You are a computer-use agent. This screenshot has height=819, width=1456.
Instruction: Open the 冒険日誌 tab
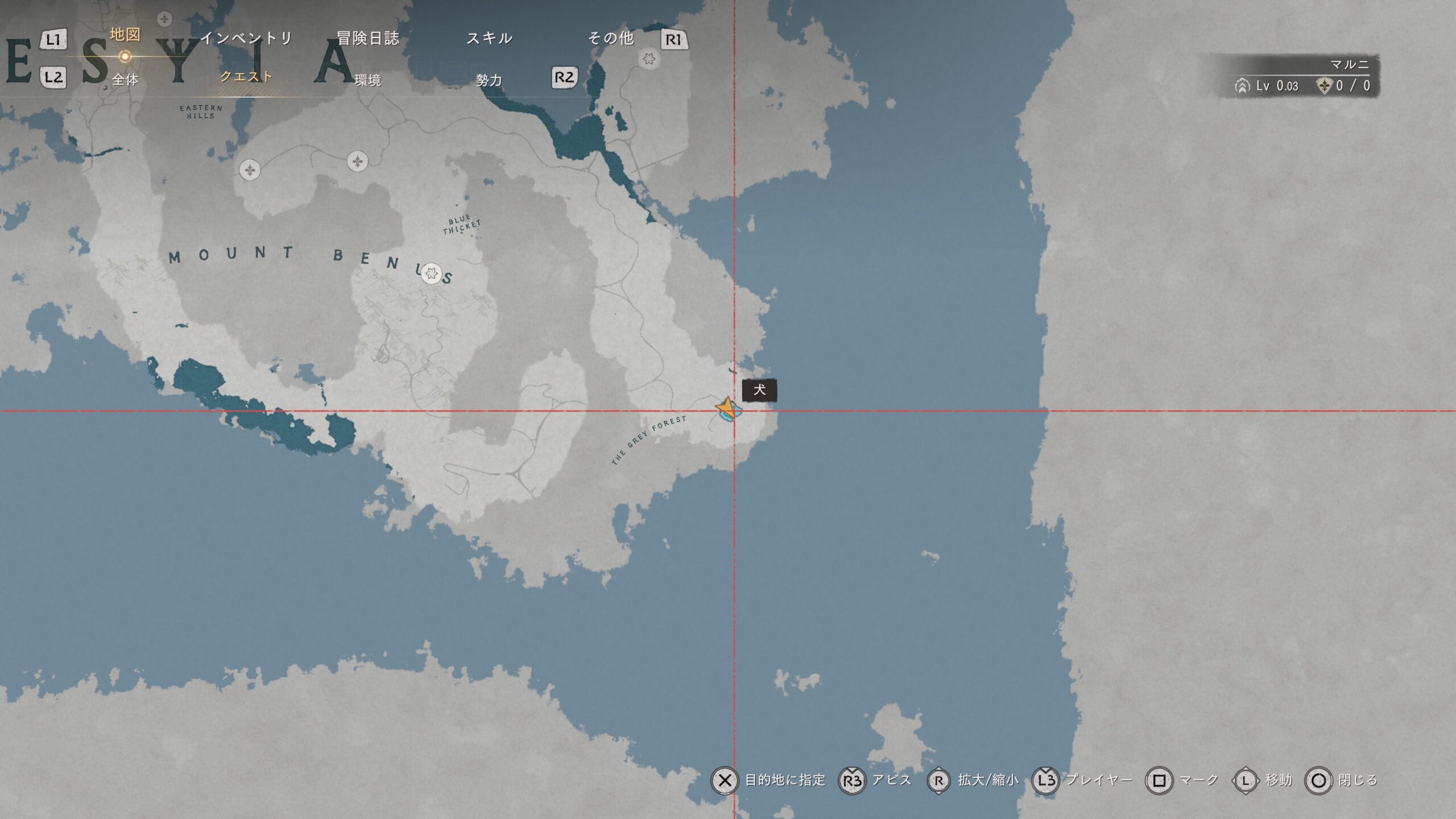[x=368, y=38]
